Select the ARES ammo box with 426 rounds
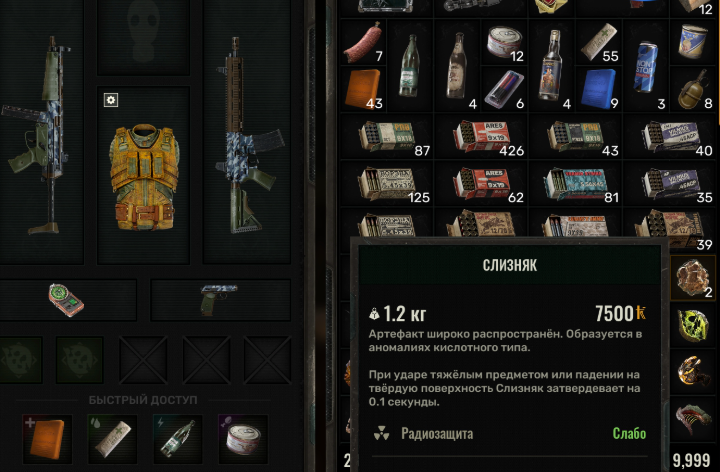The height and width of the screenshot is (472, 720). [482, 136]
